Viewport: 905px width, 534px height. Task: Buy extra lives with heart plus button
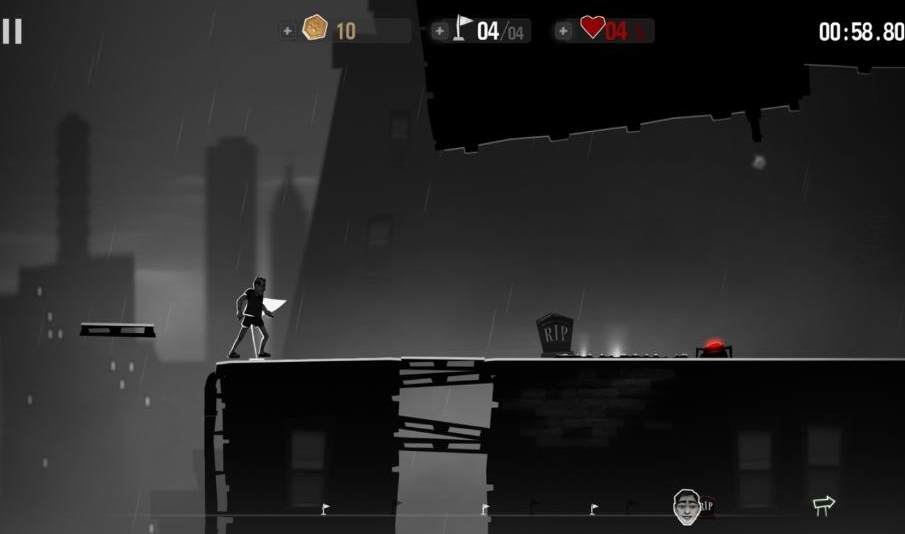click(x=564, y=31)
